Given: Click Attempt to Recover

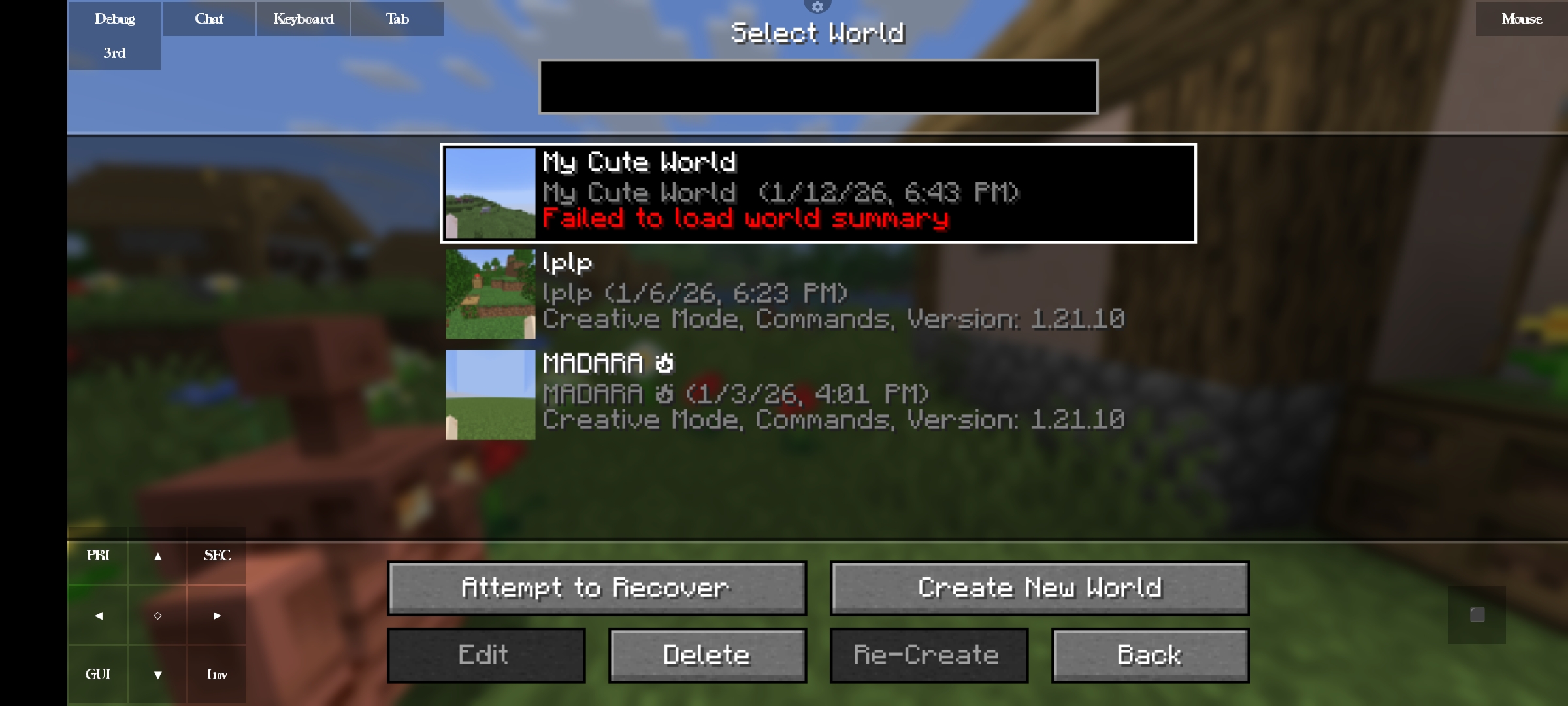Looking at the screenshot, I should [595, 587].
